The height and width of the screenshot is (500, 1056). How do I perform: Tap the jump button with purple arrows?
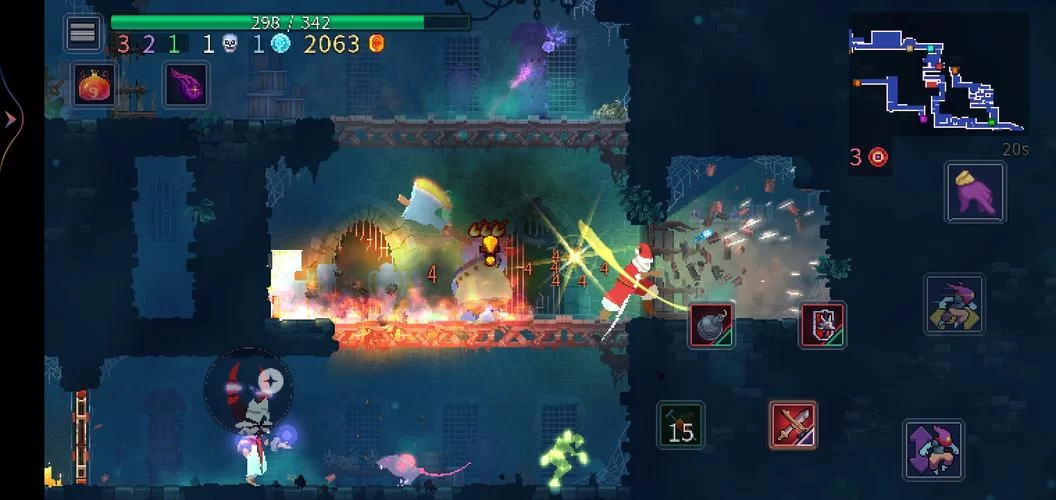(x=933, y=448)
